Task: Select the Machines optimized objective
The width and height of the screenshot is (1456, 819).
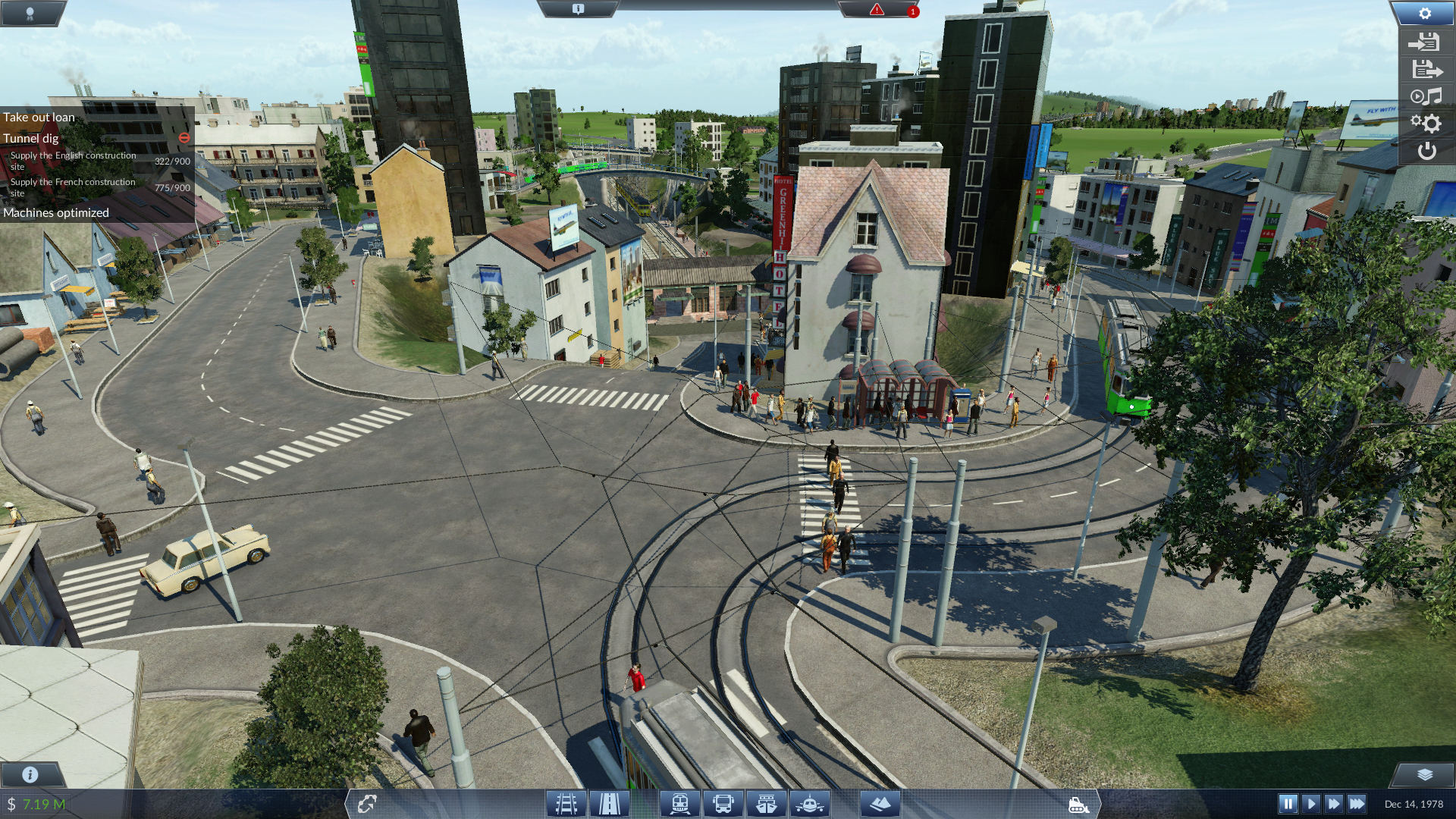Action: click(56, 213)
